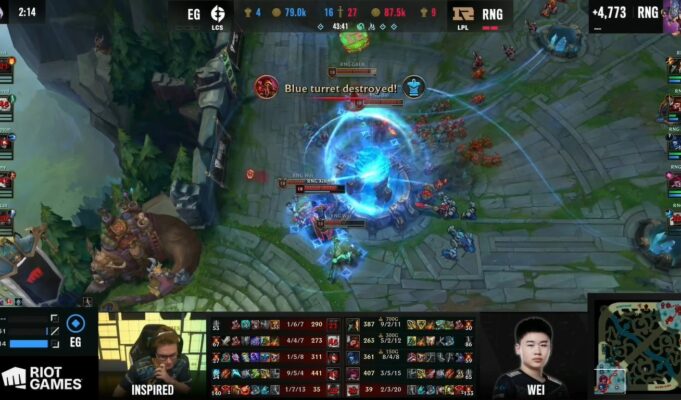The height and width of the screenshot is (400, 681).
Task: Select the 9/5/4 player scoreboard row
Action: (270, 373)
